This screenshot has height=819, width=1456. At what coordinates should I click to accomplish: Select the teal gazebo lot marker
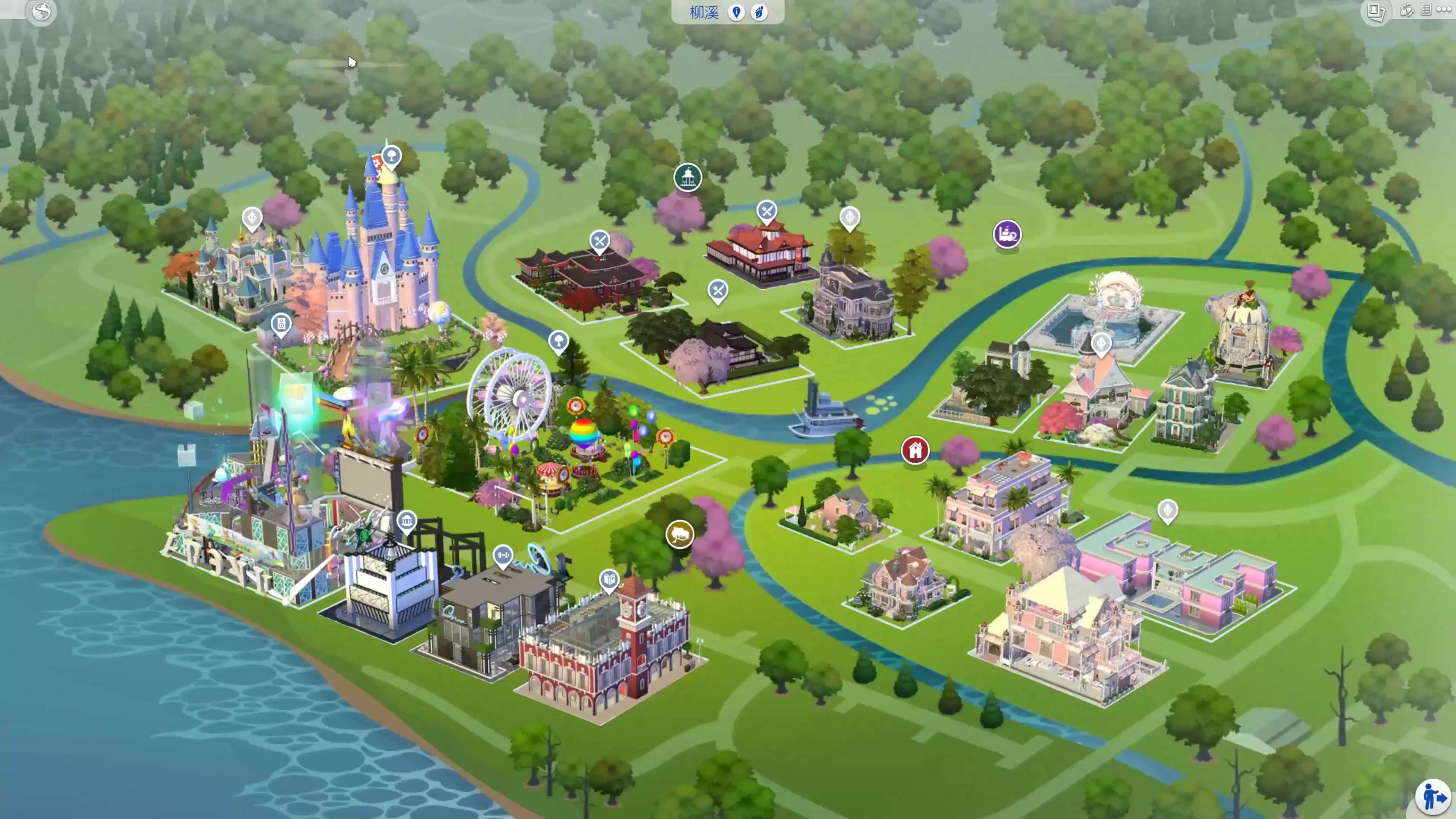coord(687,177)
